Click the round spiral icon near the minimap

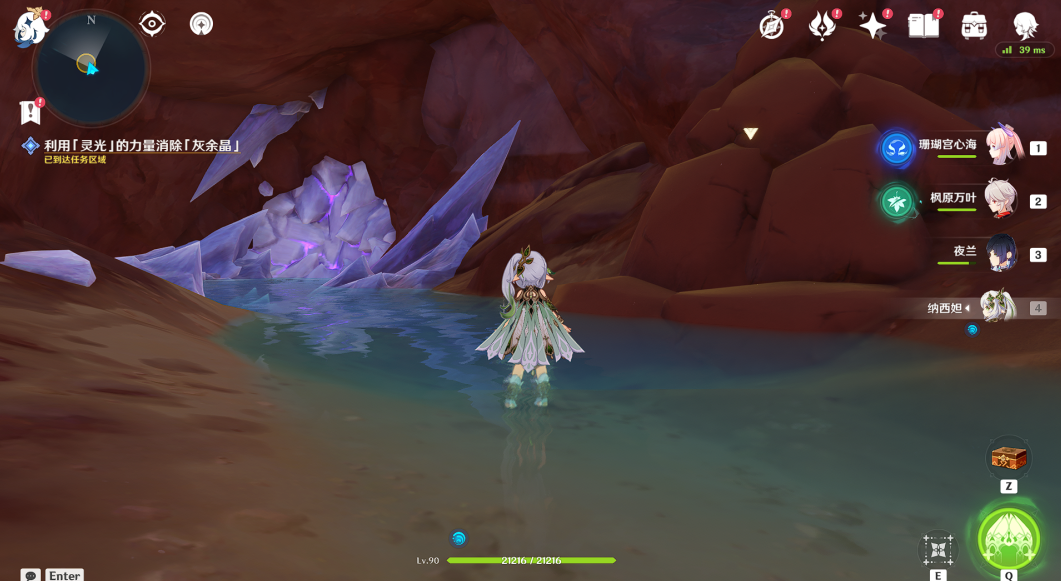click(201, 23)
